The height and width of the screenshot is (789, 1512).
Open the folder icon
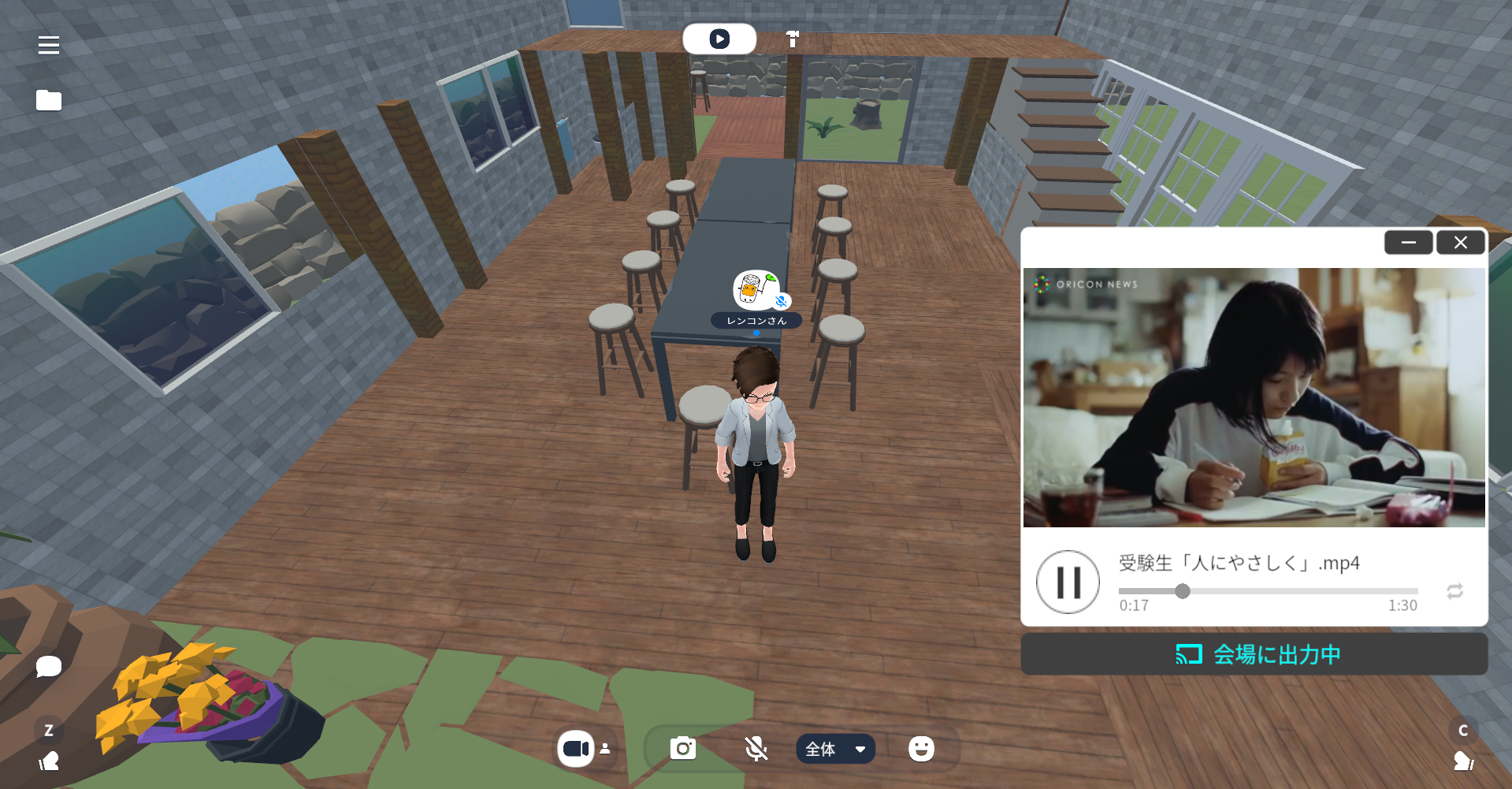click(49, 100)
